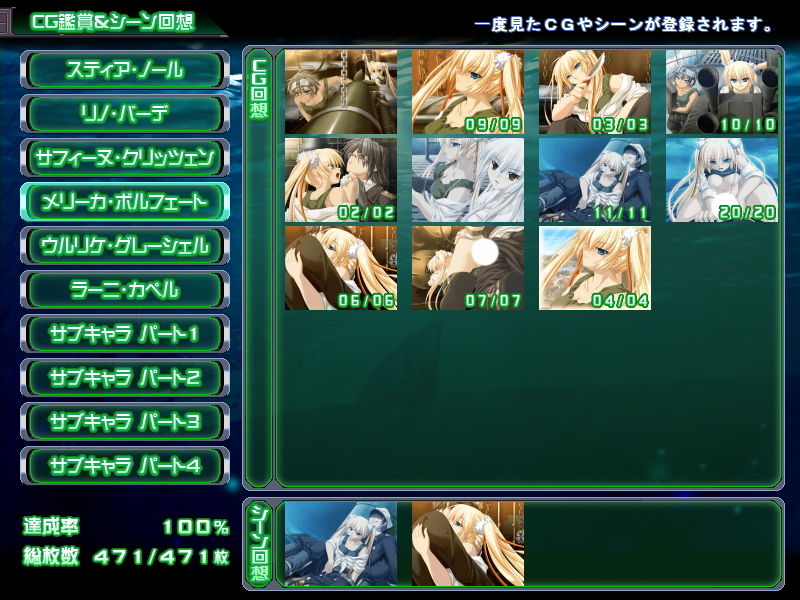Select the CG thumbnail labeled 06/06
The image size is (800, 600).
[341, 268]
